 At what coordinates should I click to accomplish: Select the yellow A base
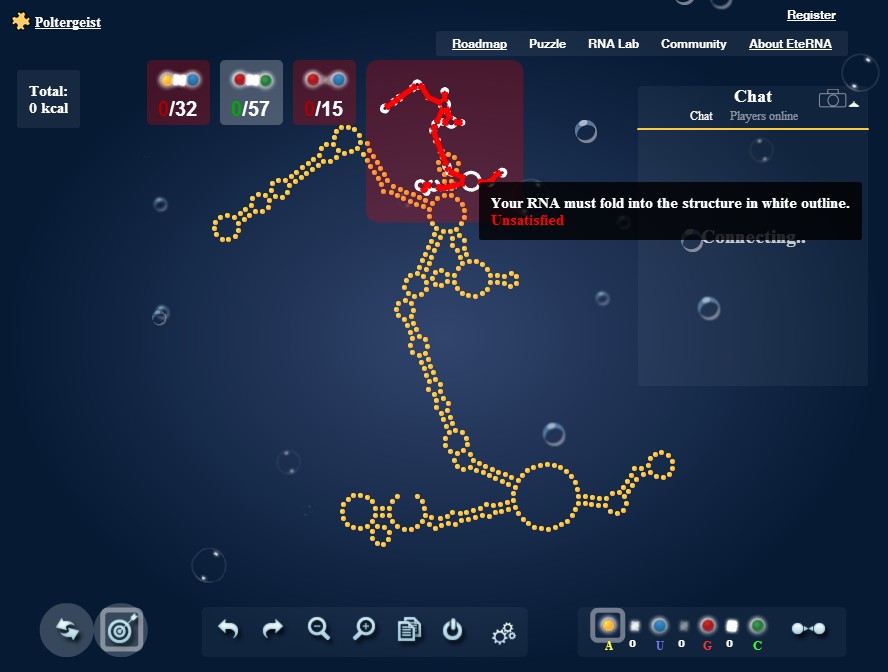coord(608,626)
